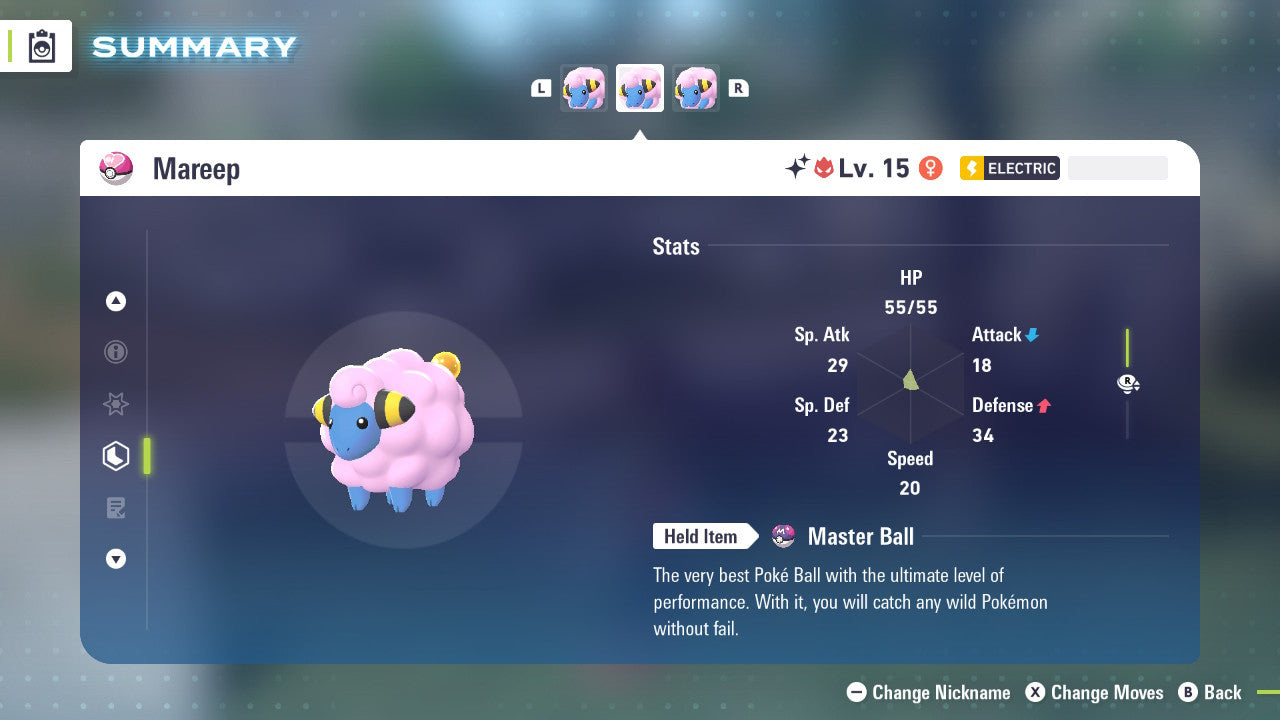Click the R shoulder button indicator
The width and height of the screenshot is (1280, 720).
739,88
